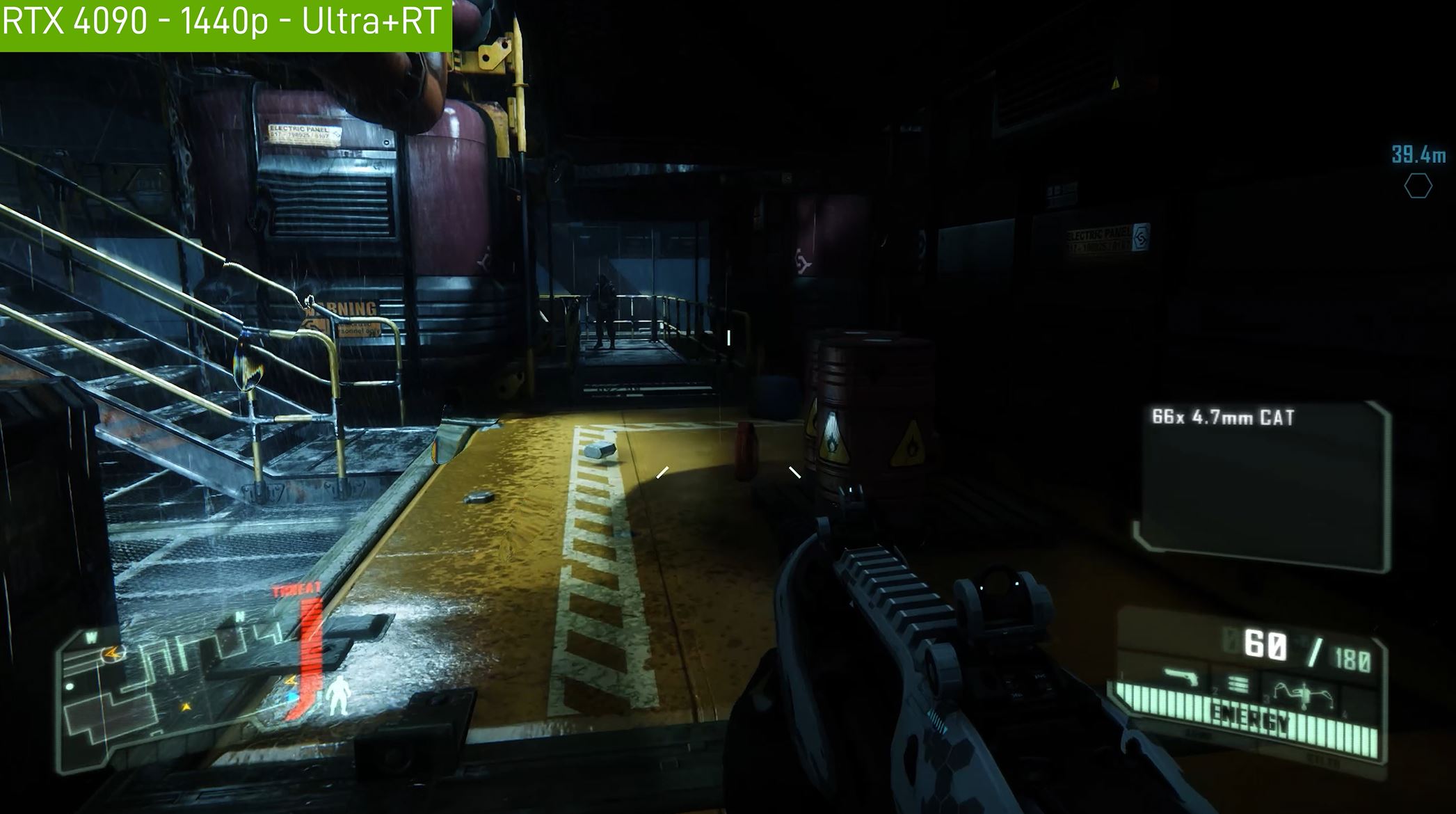Click the white nanosuit stance figure icon
Image resolution: width=1456 pixels, height=814 pixels.
tap(339, 695)
